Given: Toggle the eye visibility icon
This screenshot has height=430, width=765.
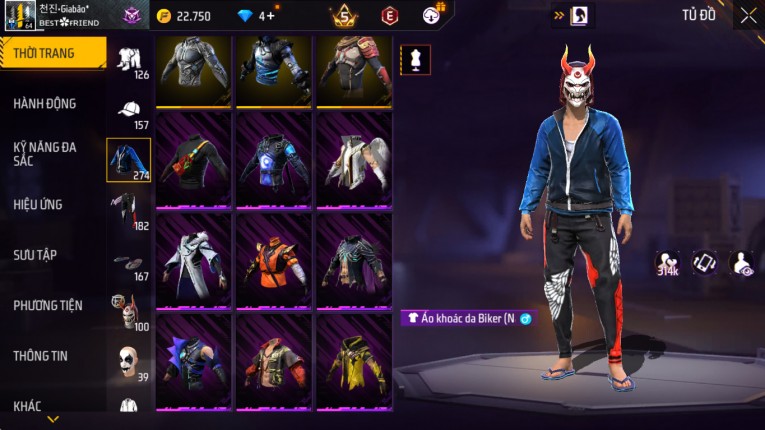Looking at the screenshot, I should pyautogui.click(x=742, y=263).
